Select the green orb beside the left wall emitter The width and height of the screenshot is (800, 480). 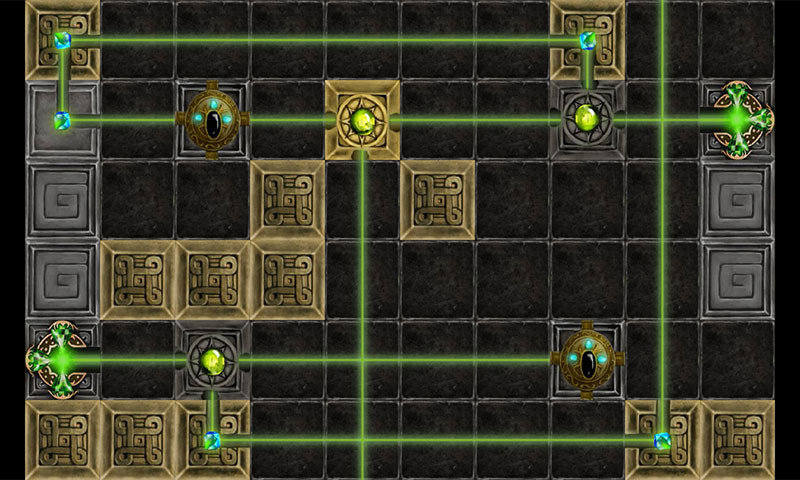tap(212, 360)
